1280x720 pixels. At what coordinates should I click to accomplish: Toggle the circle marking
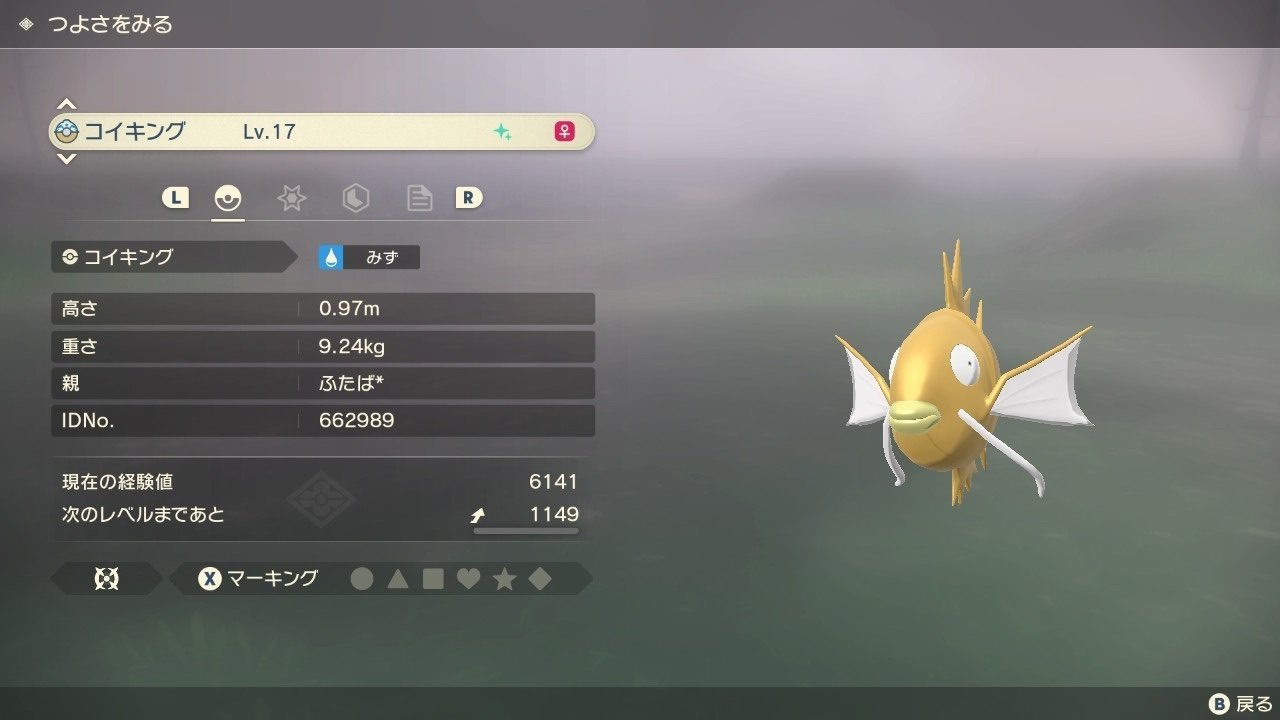click(362, 579)
